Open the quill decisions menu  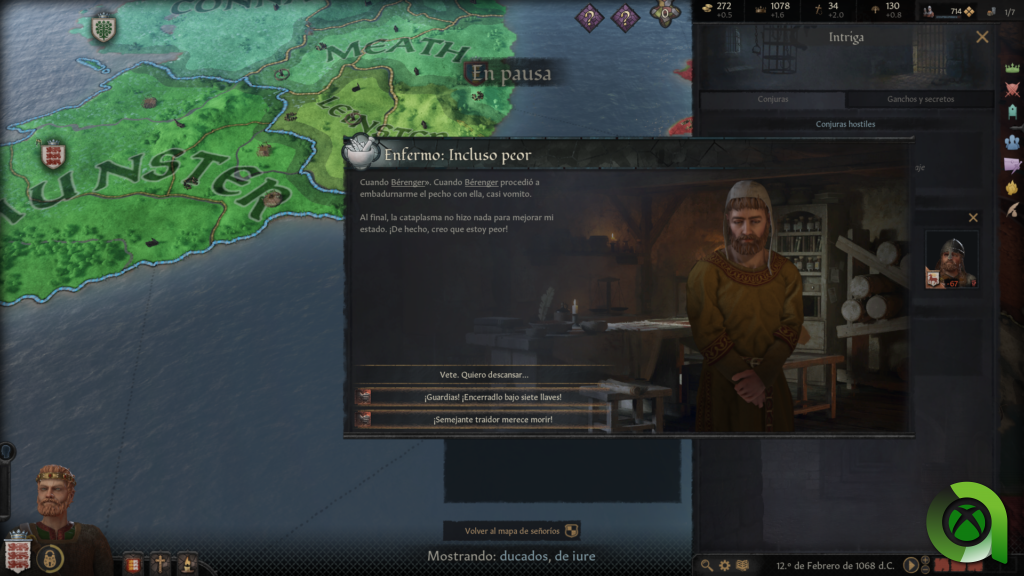tap(1012, 210)
